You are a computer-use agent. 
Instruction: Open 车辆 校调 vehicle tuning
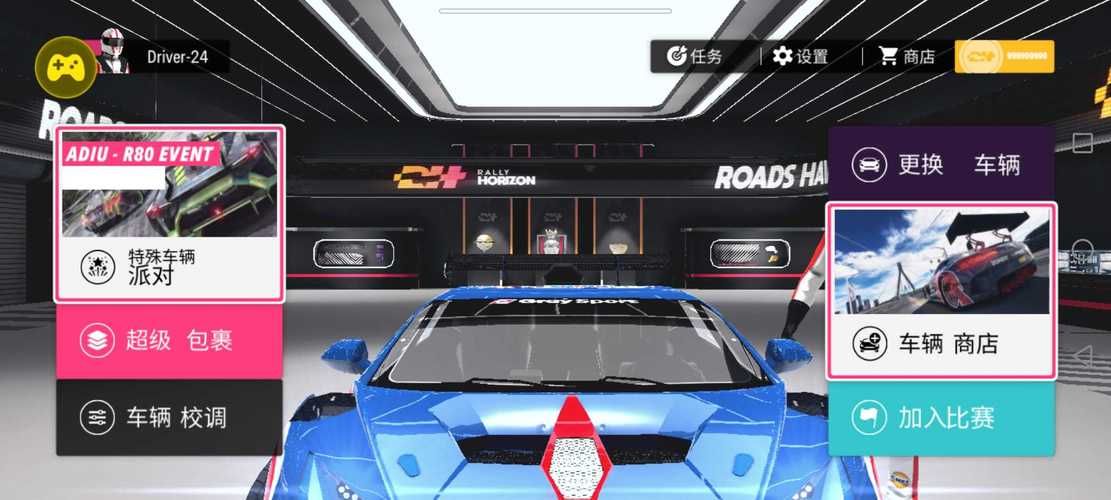tap(169, 418)
